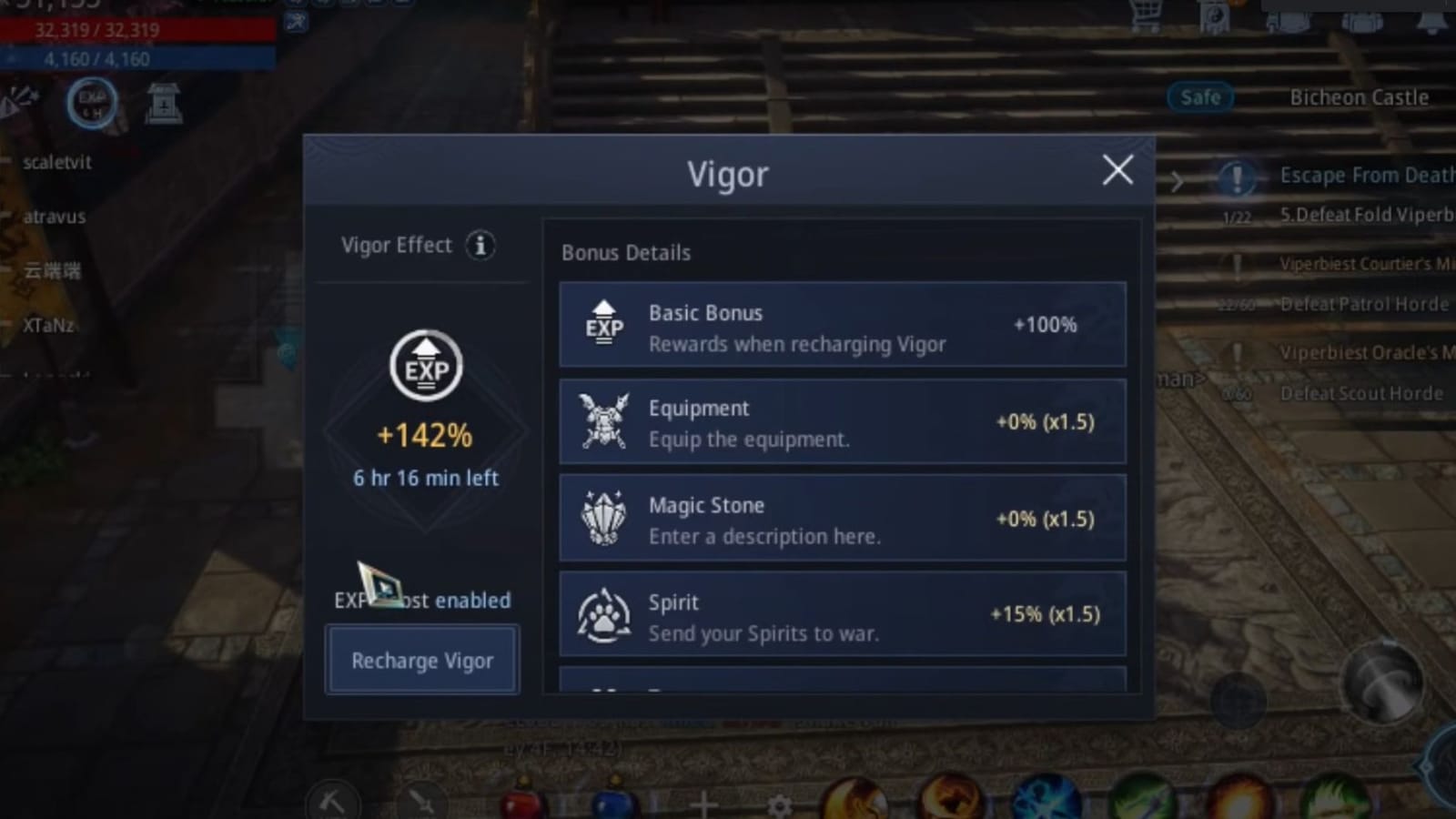Select the Bonus Details section header
Viewport: 1456px width, 819px height.
pos(625,252)
